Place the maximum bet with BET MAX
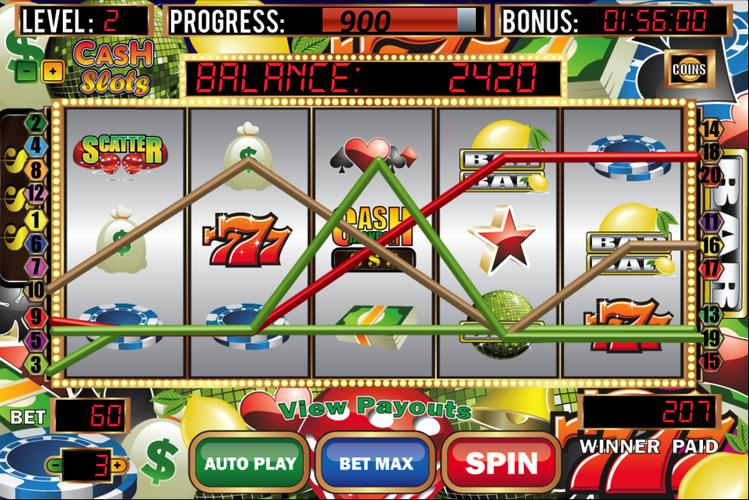The image size is (749, 500). pyautogui.click(x=376, y=464)
